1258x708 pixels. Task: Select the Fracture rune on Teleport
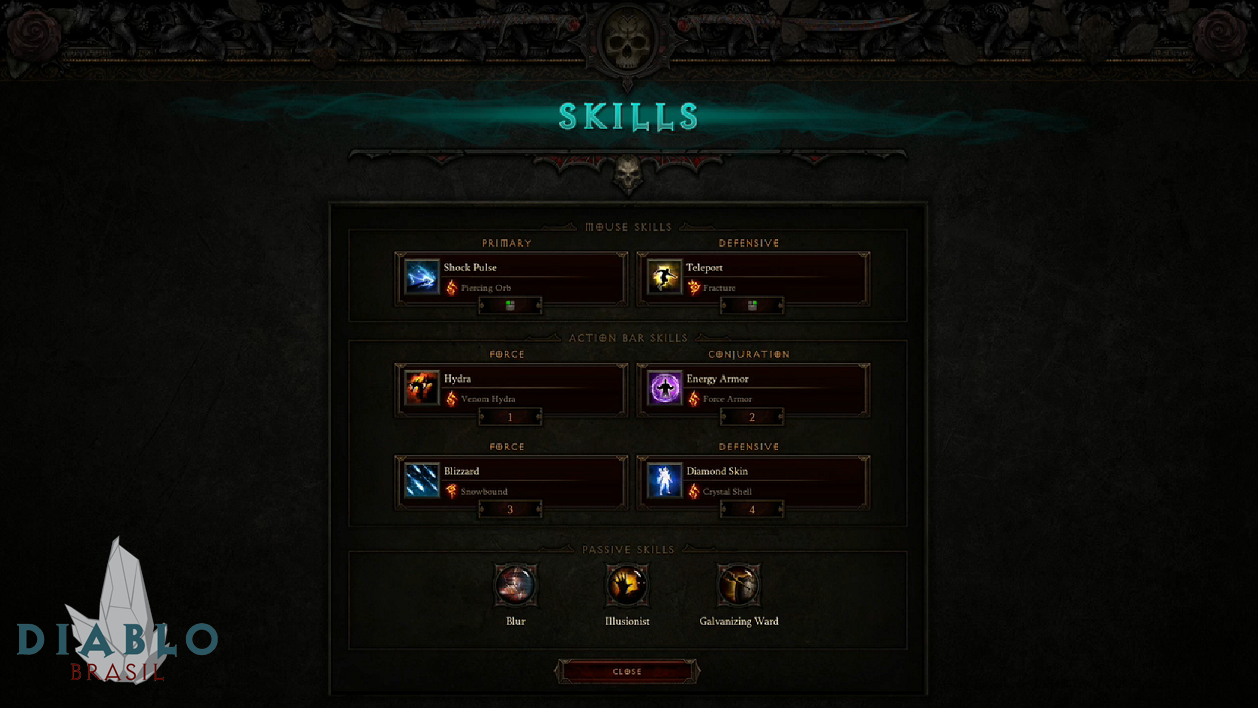(x=711, y=288)
